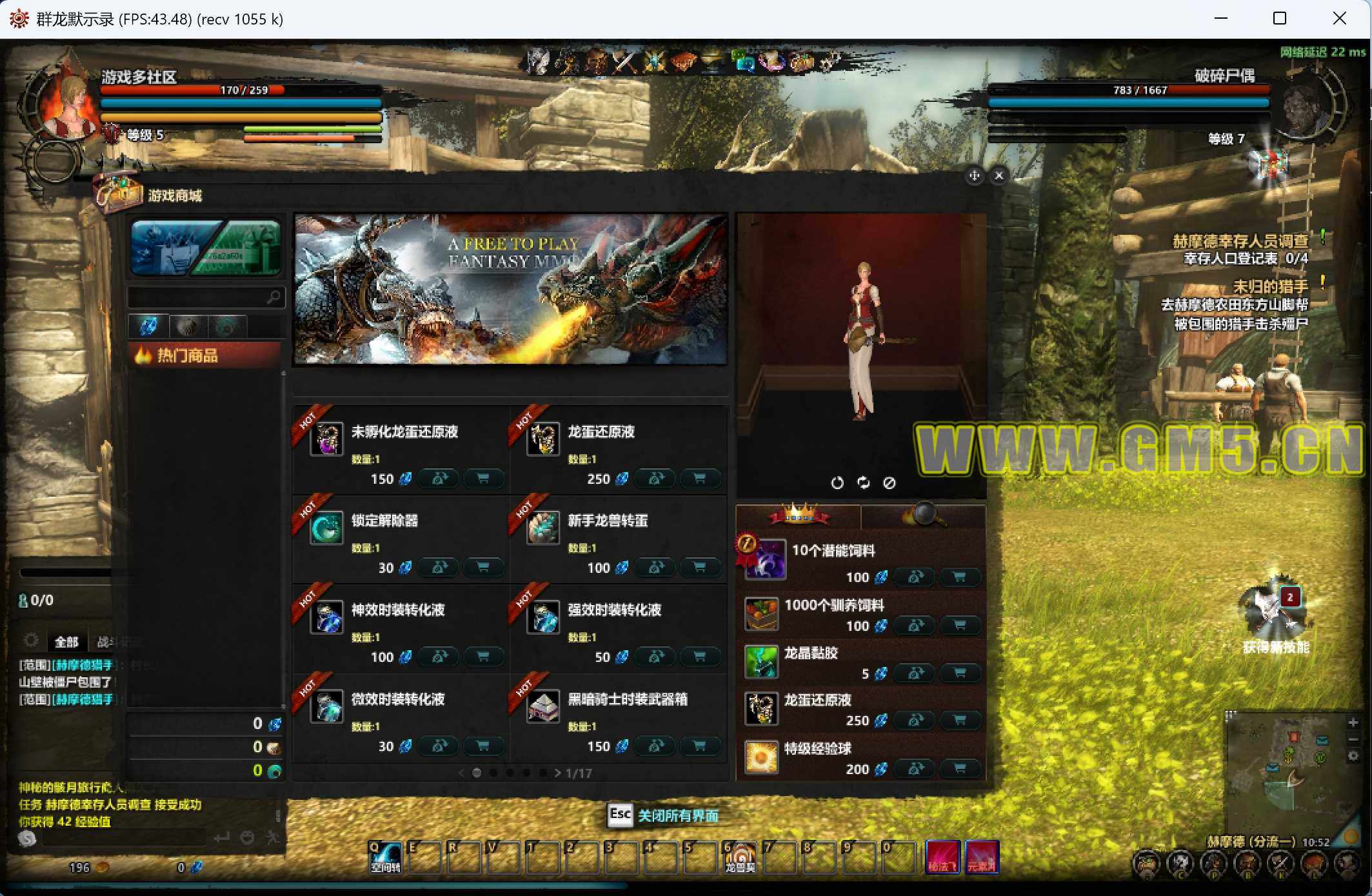Zoom in the minimap with the plus button
The height and width of the screenshot is (896, 1372).
(x=1353, y=722)
